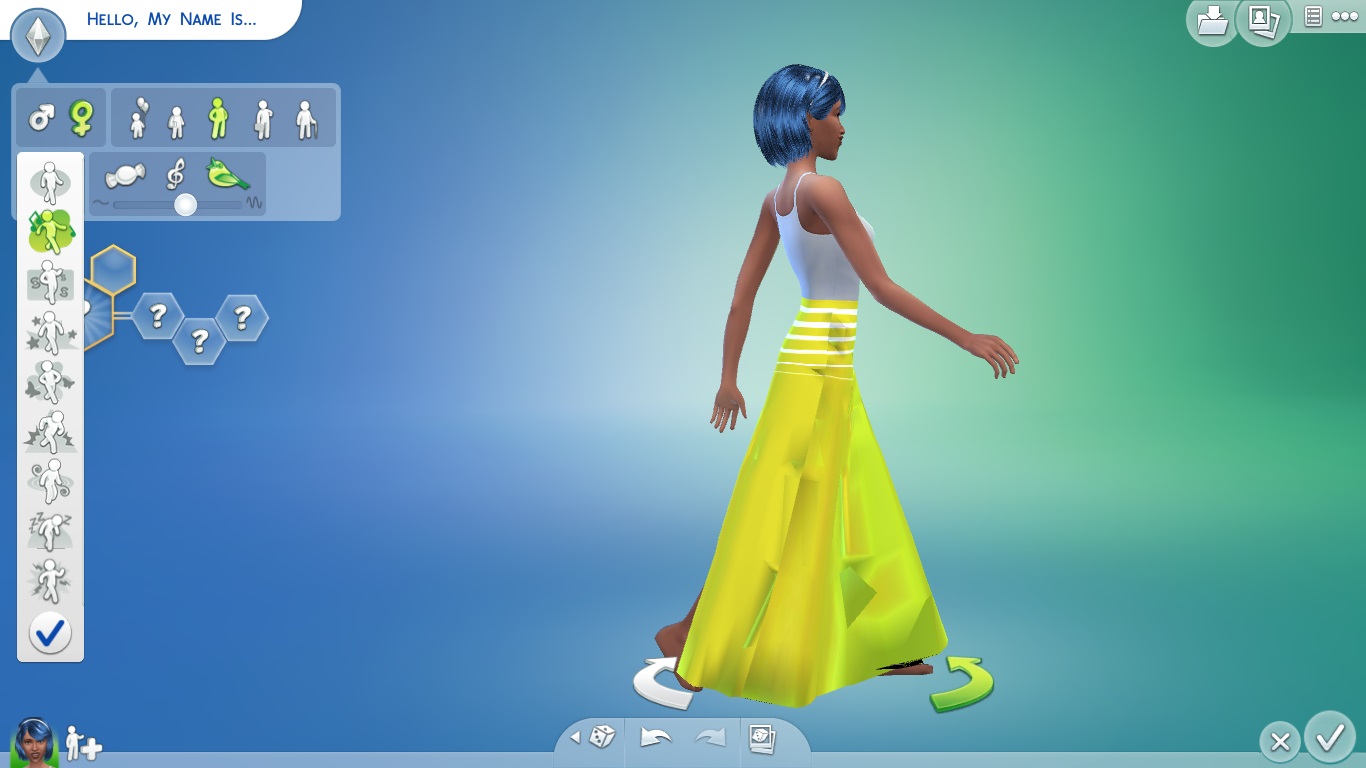1366x768 pixels.
Task: Confirm walk style with the blue checkmark
Action: coord(51,632)
